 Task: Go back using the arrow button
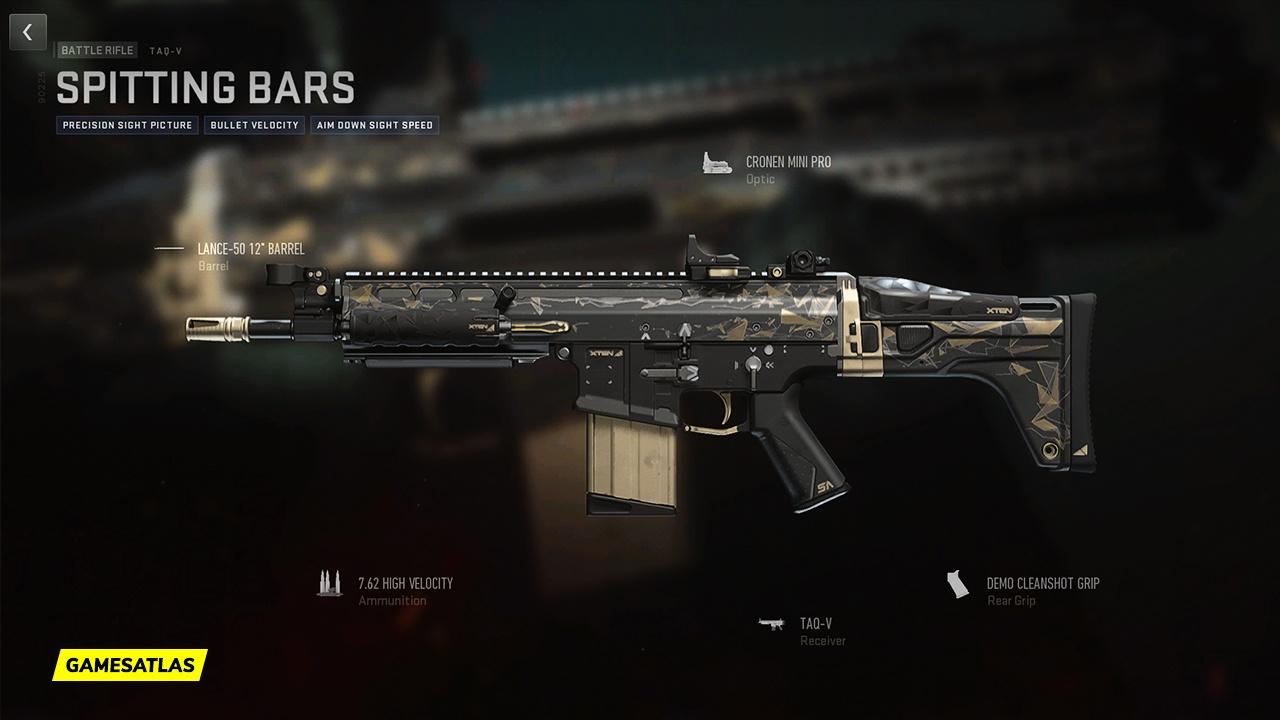pos(28,33)
